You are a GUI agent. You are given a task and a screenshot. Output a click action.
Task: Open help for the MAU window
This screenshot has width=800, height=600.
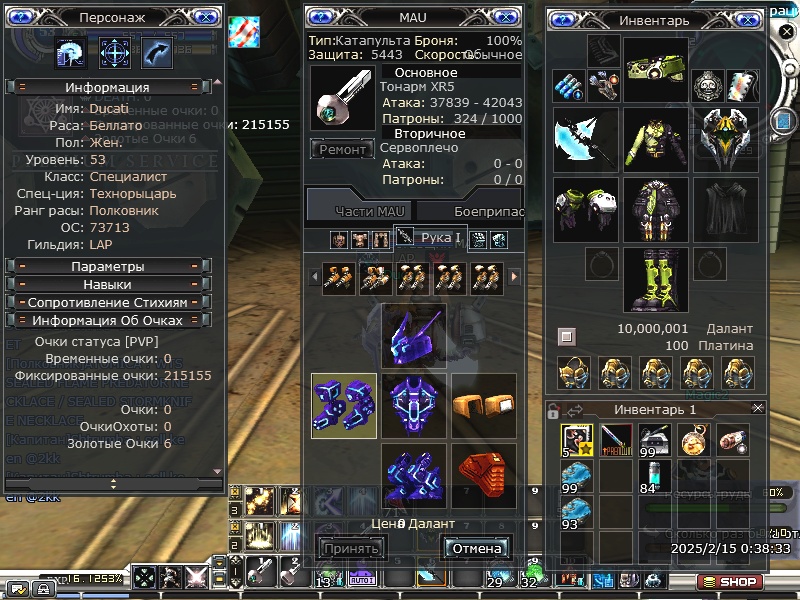click(321, 17)
